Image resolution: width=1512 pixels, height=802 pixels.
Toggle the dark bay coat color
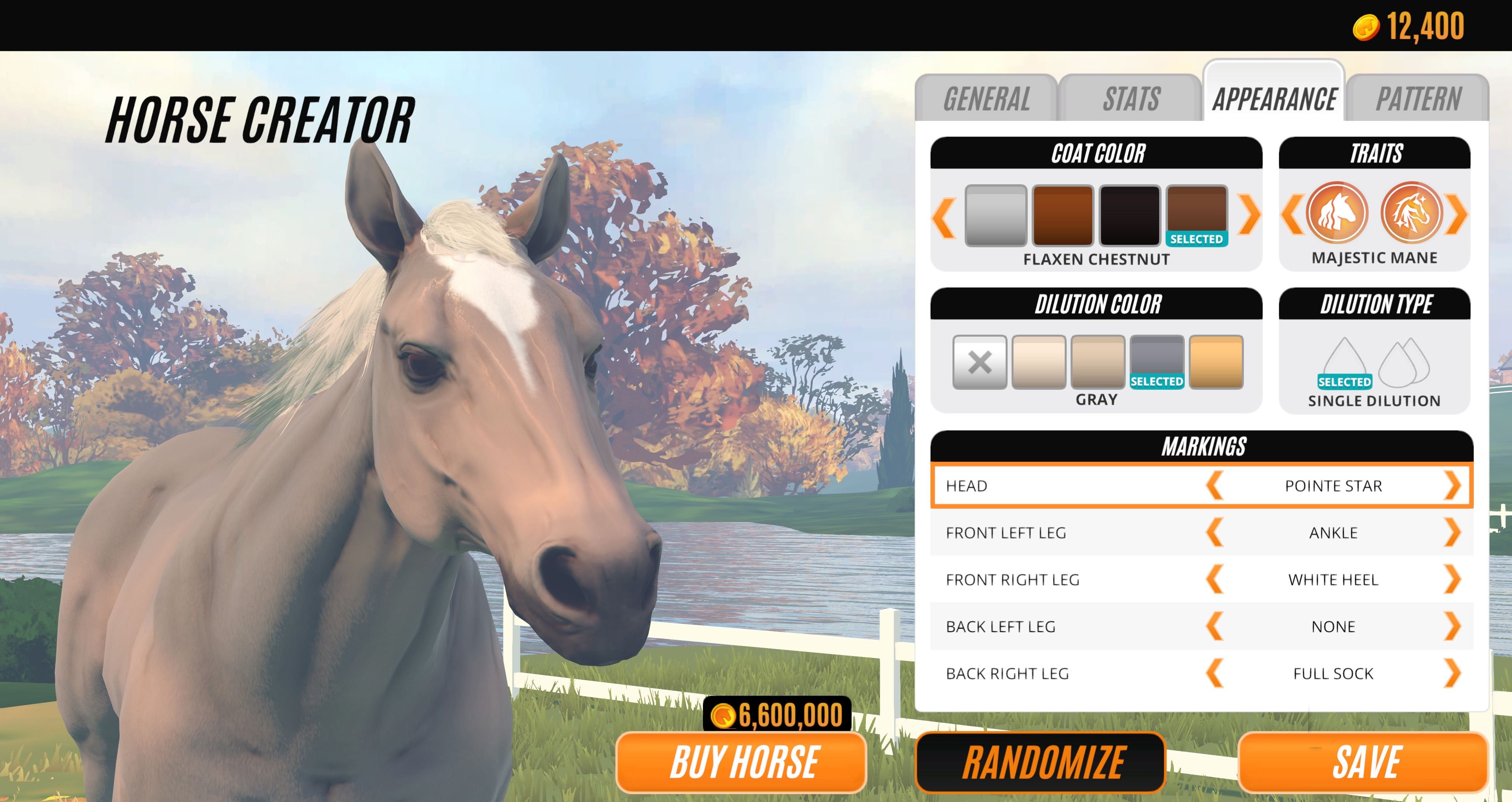tap(1130, 216)
